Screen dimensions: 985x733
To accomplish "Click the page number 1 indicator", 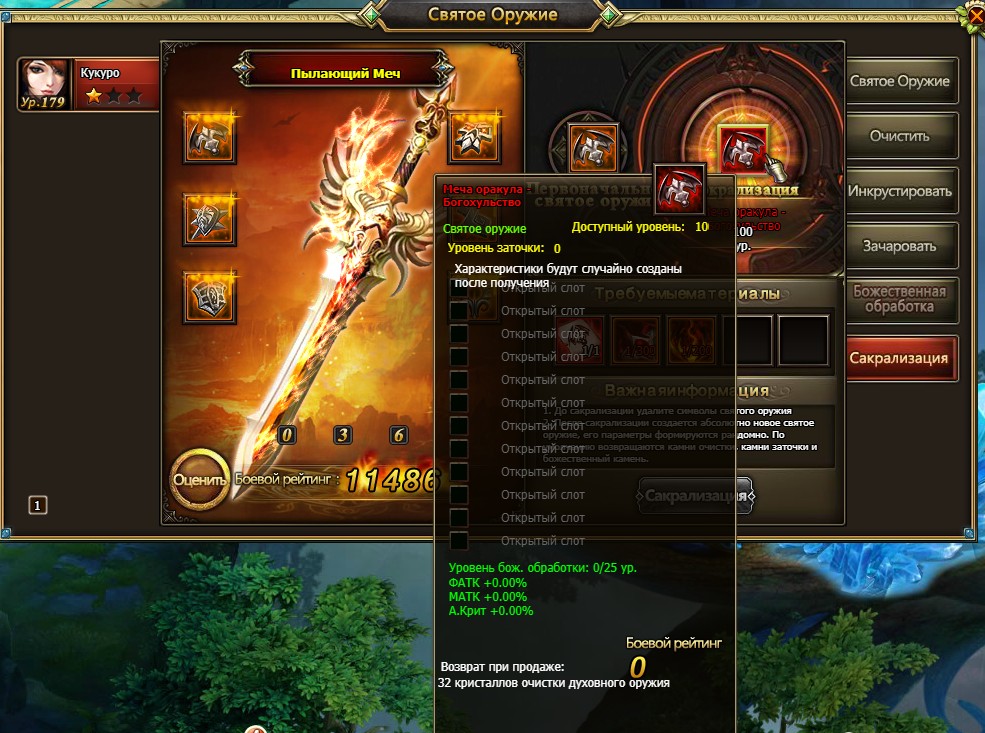I will click(x=38, y=506).
